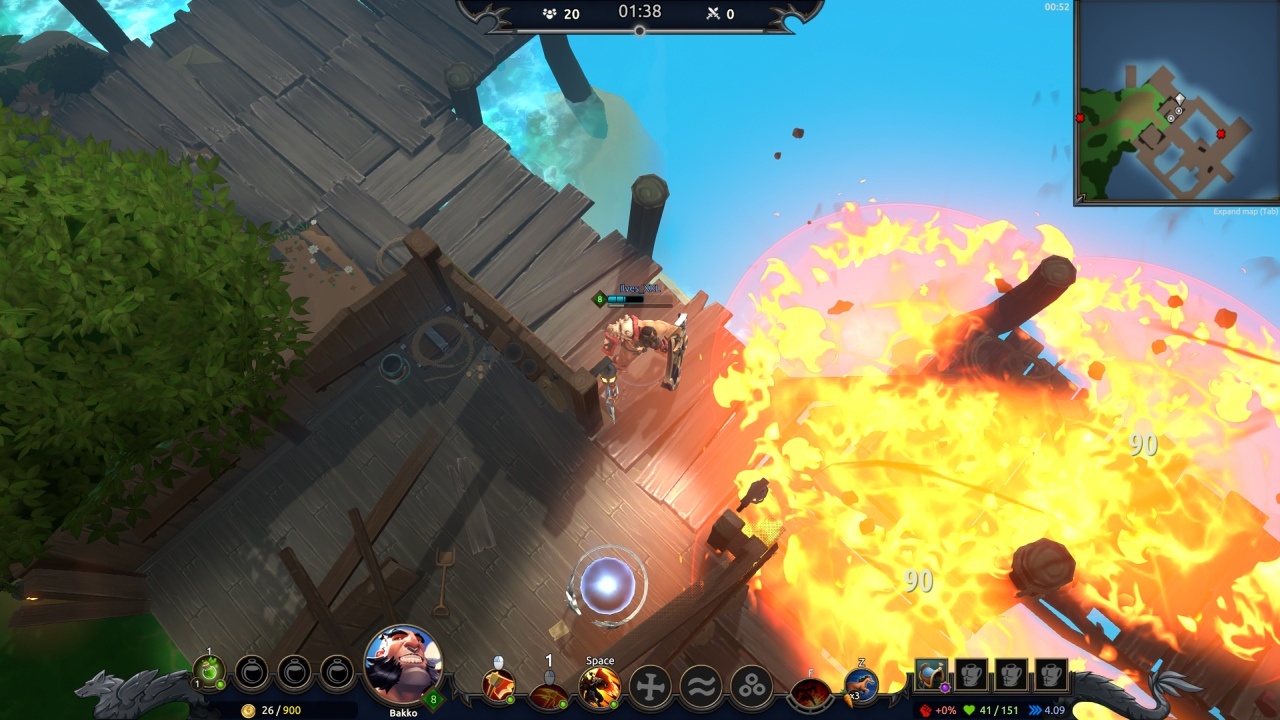Viewport: 1280px width, 720px height.
Task: Activate the fiery ultimate ability icon
Action: [x=810, y=692]
